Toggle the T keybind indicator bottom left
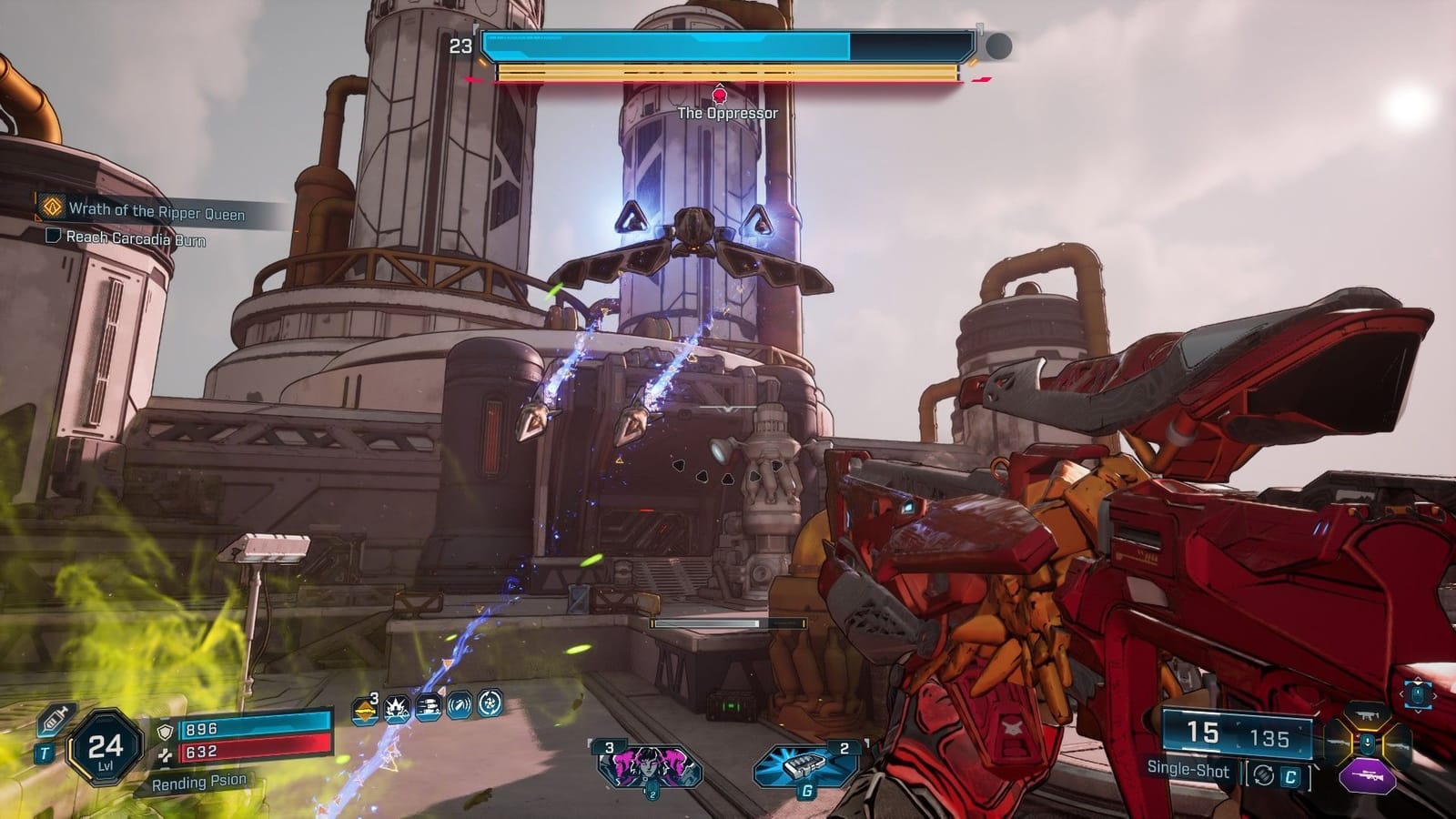Screen dimensions: 1456x819 pyautogui.click(x=43, y=751)
